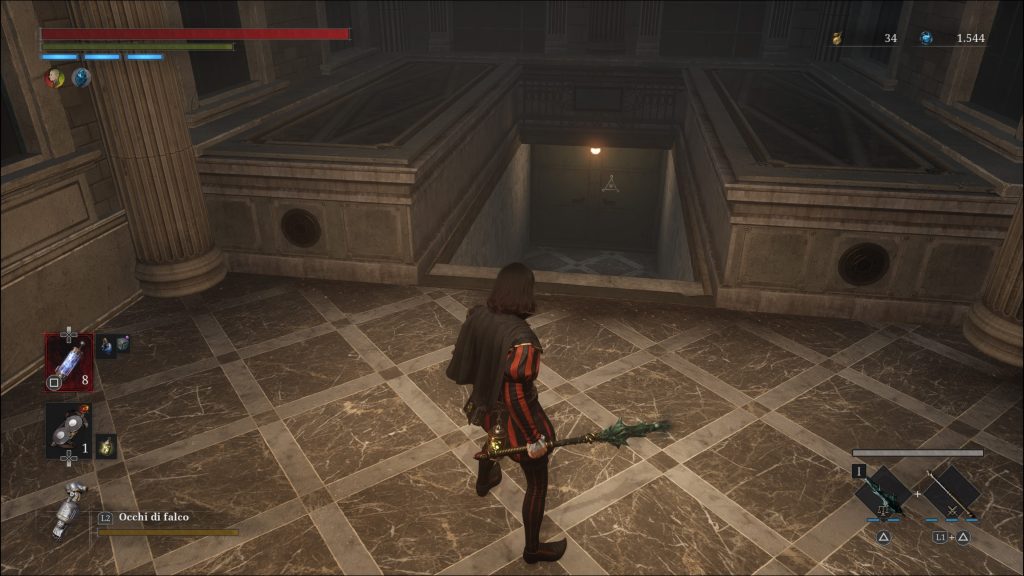Click the gold currency icon beside 34
This screenshot has width=1024, height=576.
(837, 38)
